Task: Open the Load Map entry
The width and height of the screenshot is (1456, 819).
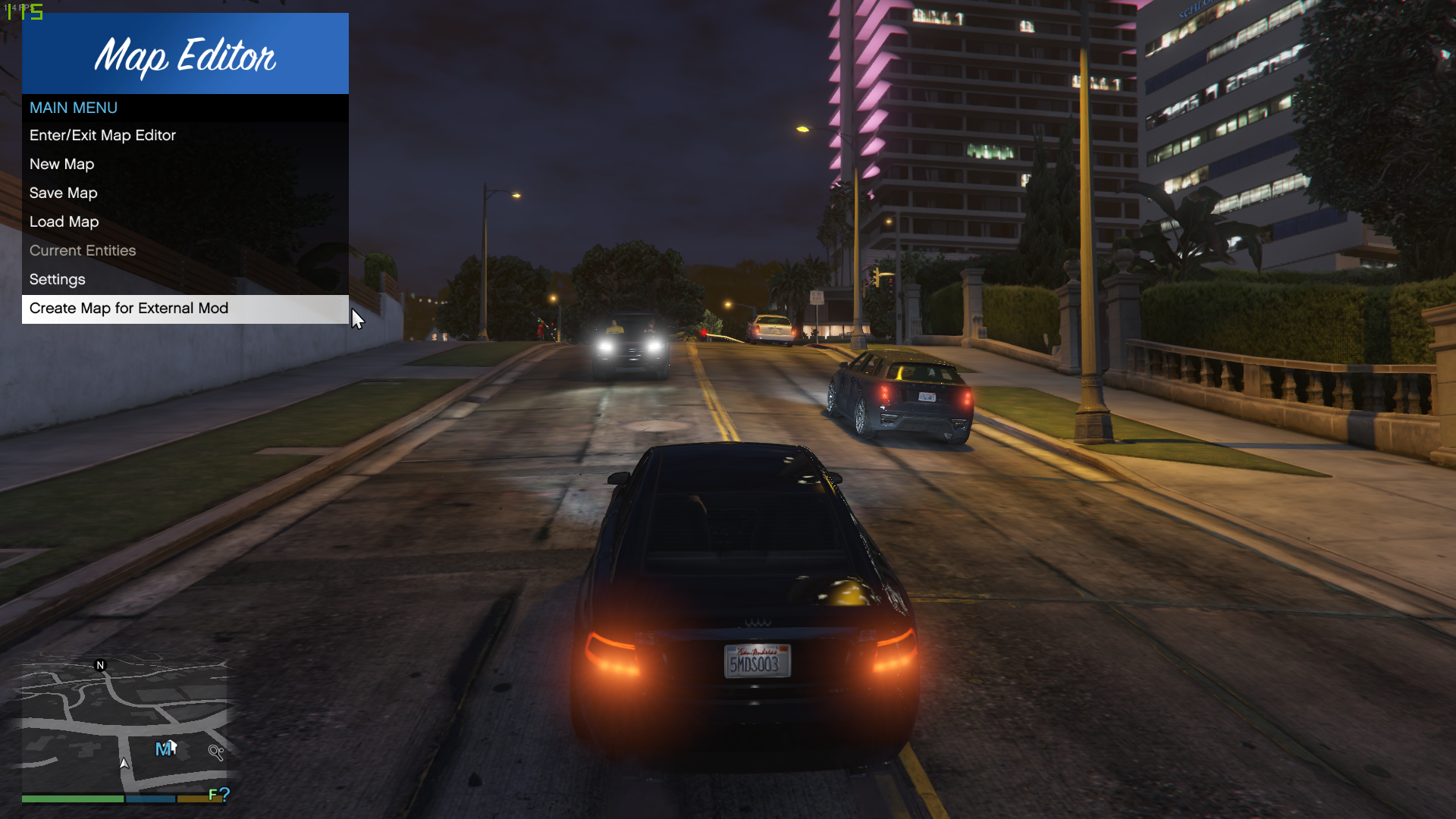Action: click(64, 222)
